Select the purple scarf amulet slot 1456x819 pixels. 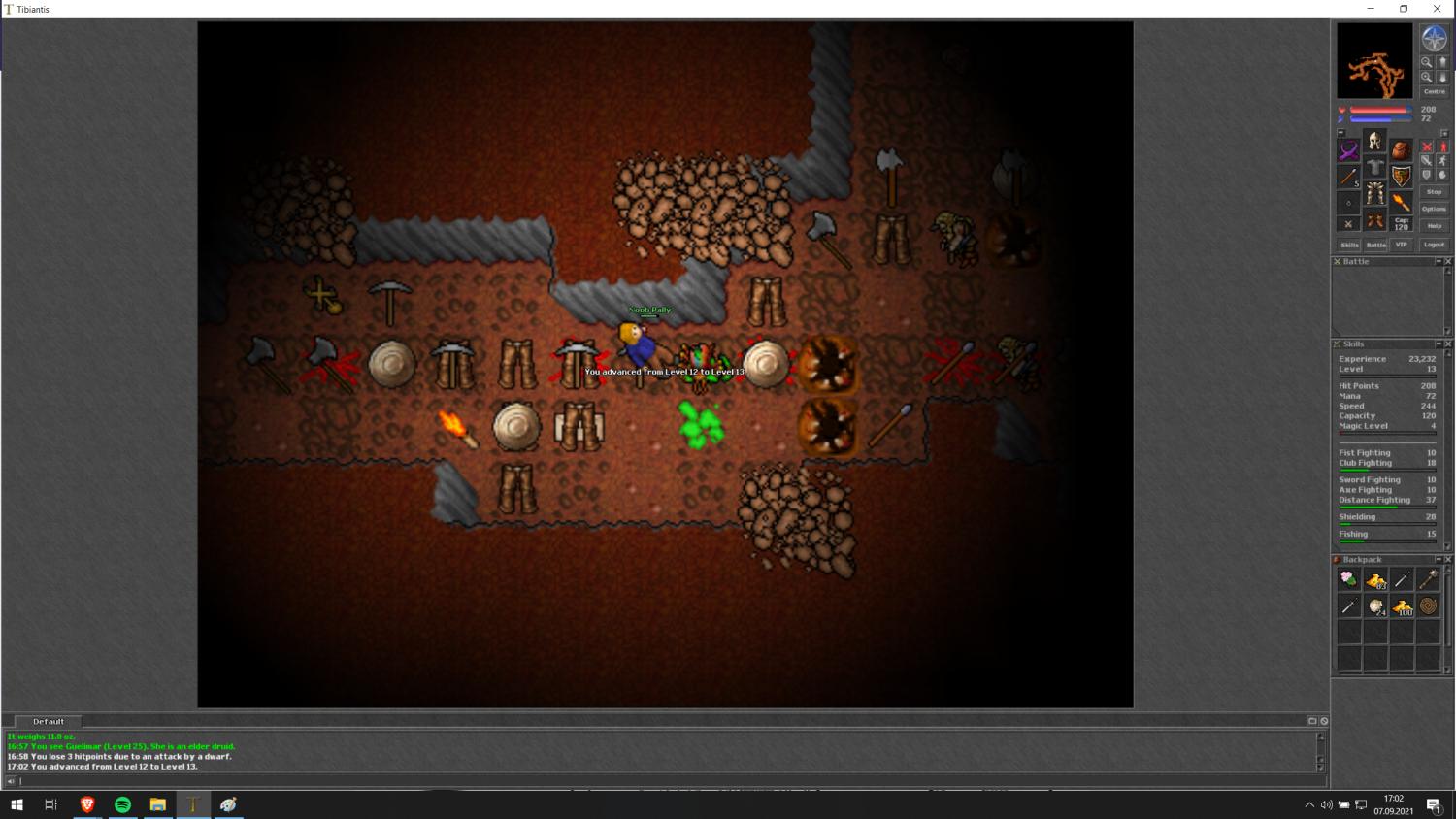click(x=1348, y=150)
